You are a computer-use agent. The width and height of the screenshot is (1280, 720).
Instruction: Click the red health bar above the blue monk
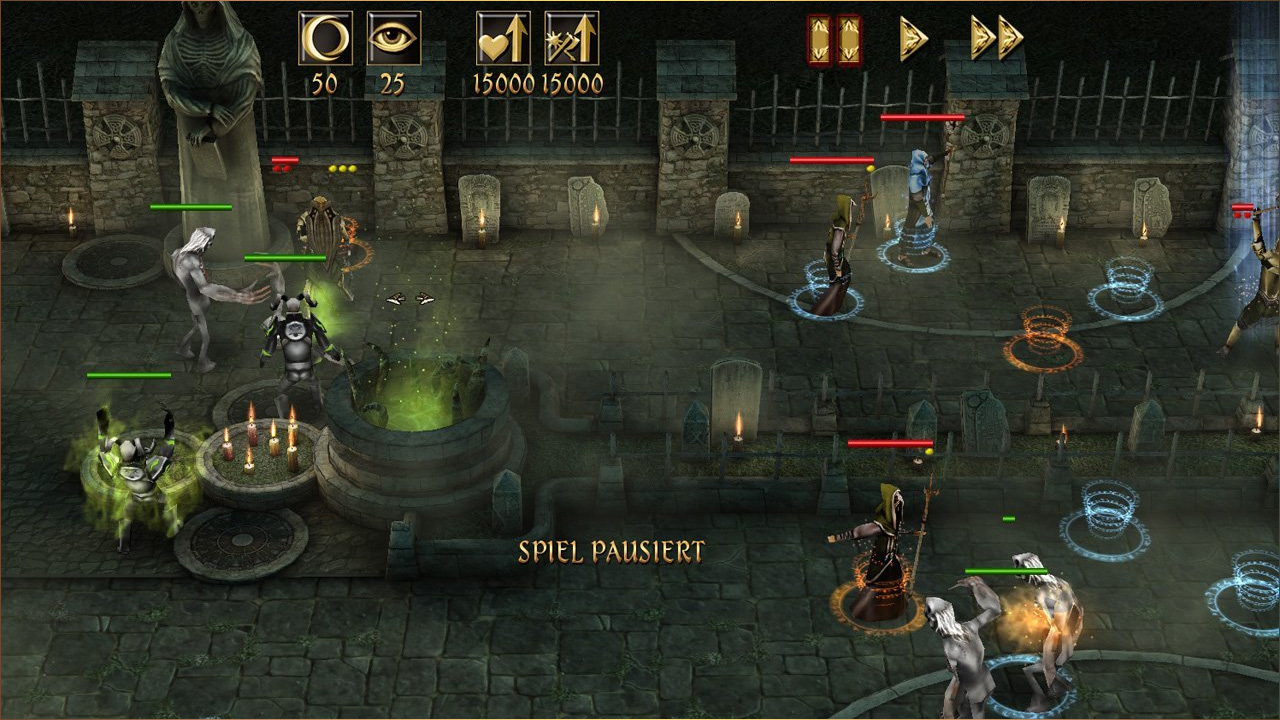click(925, 117)
